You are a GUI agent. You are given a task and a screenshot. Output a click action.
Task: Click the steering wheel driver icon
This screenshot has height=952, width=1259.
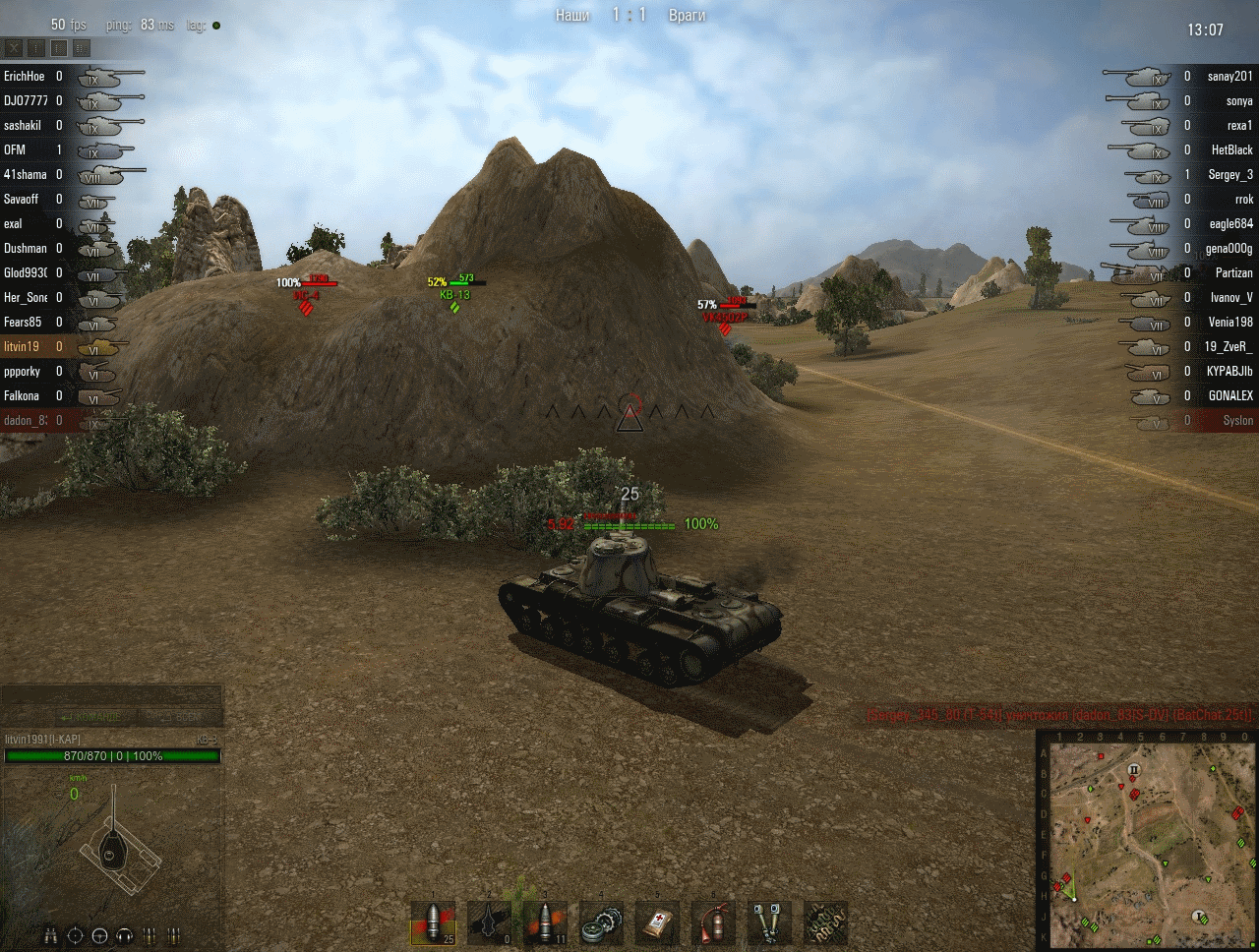pyautogui.click(x=100, y=935)
